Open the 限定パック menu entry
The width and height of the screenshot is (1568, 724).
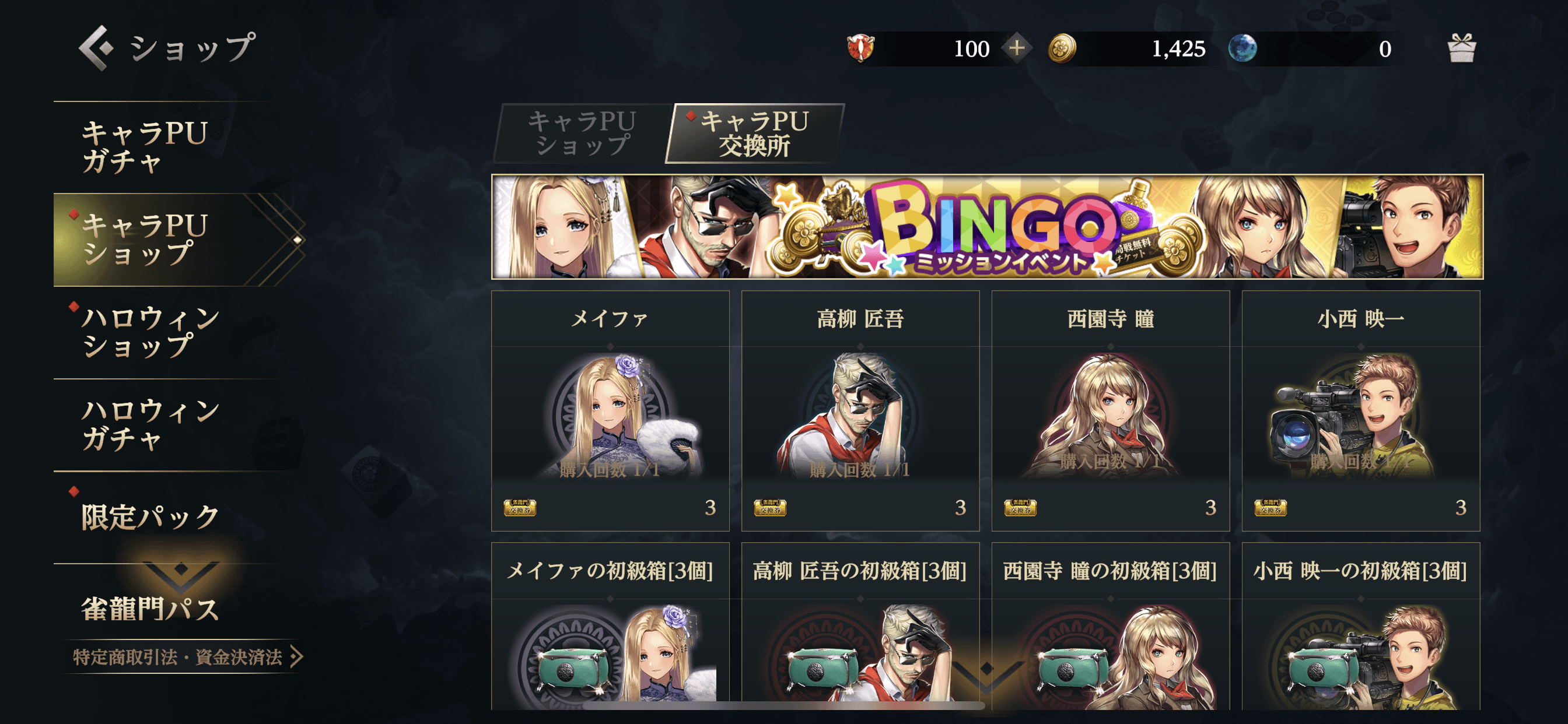[x=150, y=517]
